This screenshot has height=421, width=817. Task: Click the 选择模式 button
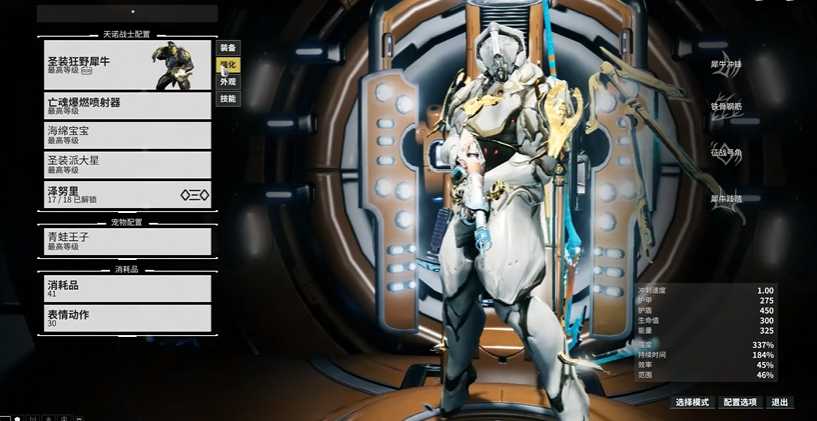(692, 402)
